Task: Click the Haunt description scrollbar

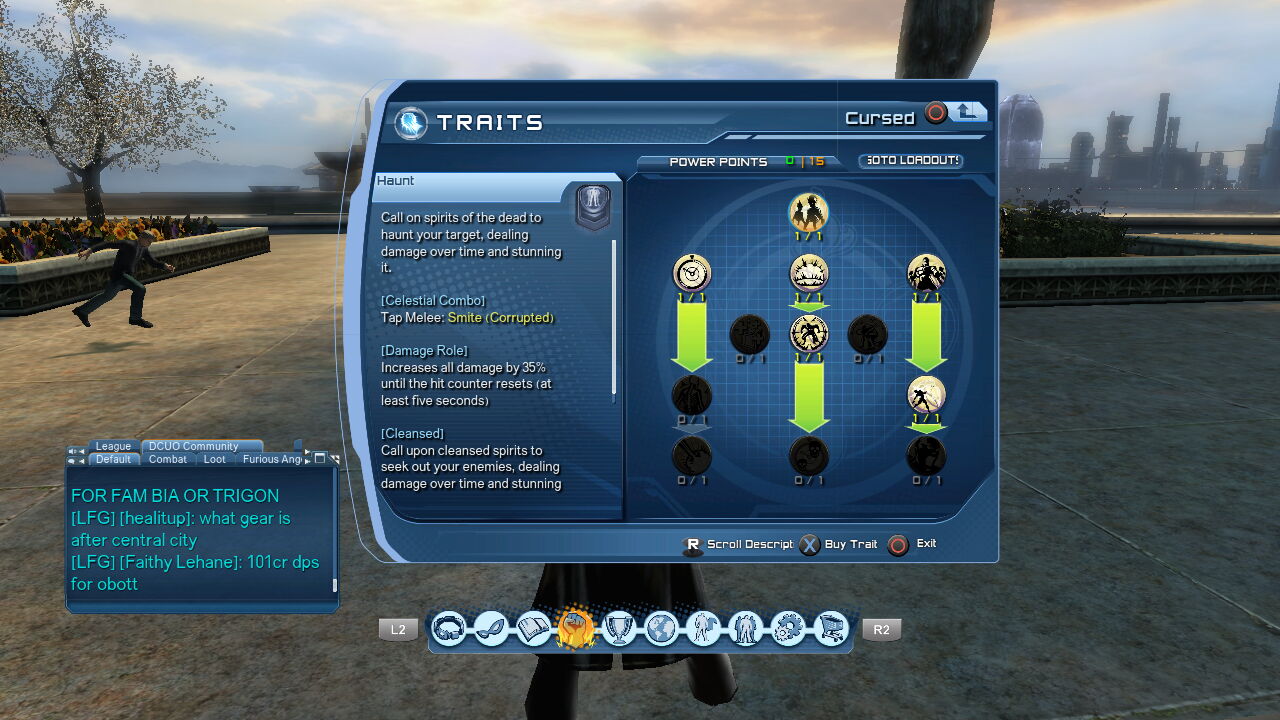Action: click(x=614, y=320)
